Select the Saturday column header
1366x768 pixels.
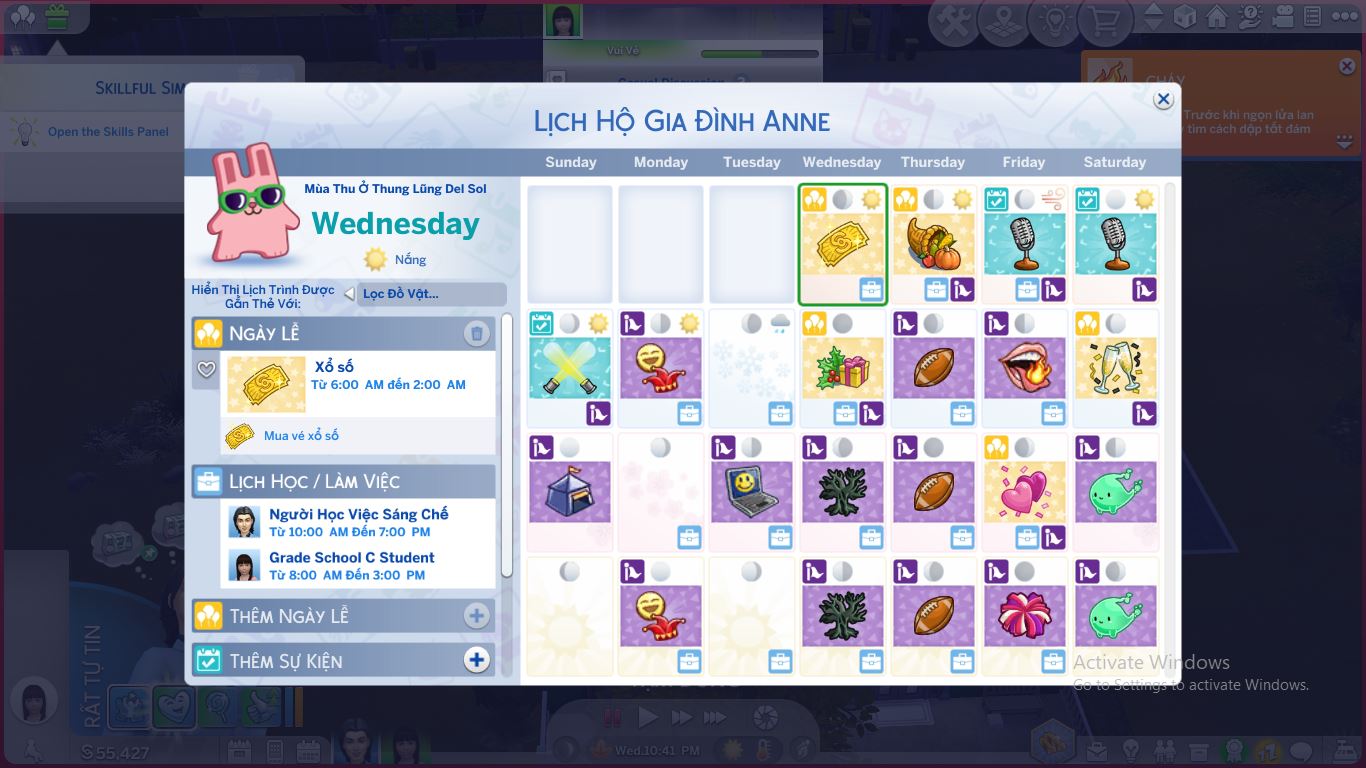[1113, 162]
